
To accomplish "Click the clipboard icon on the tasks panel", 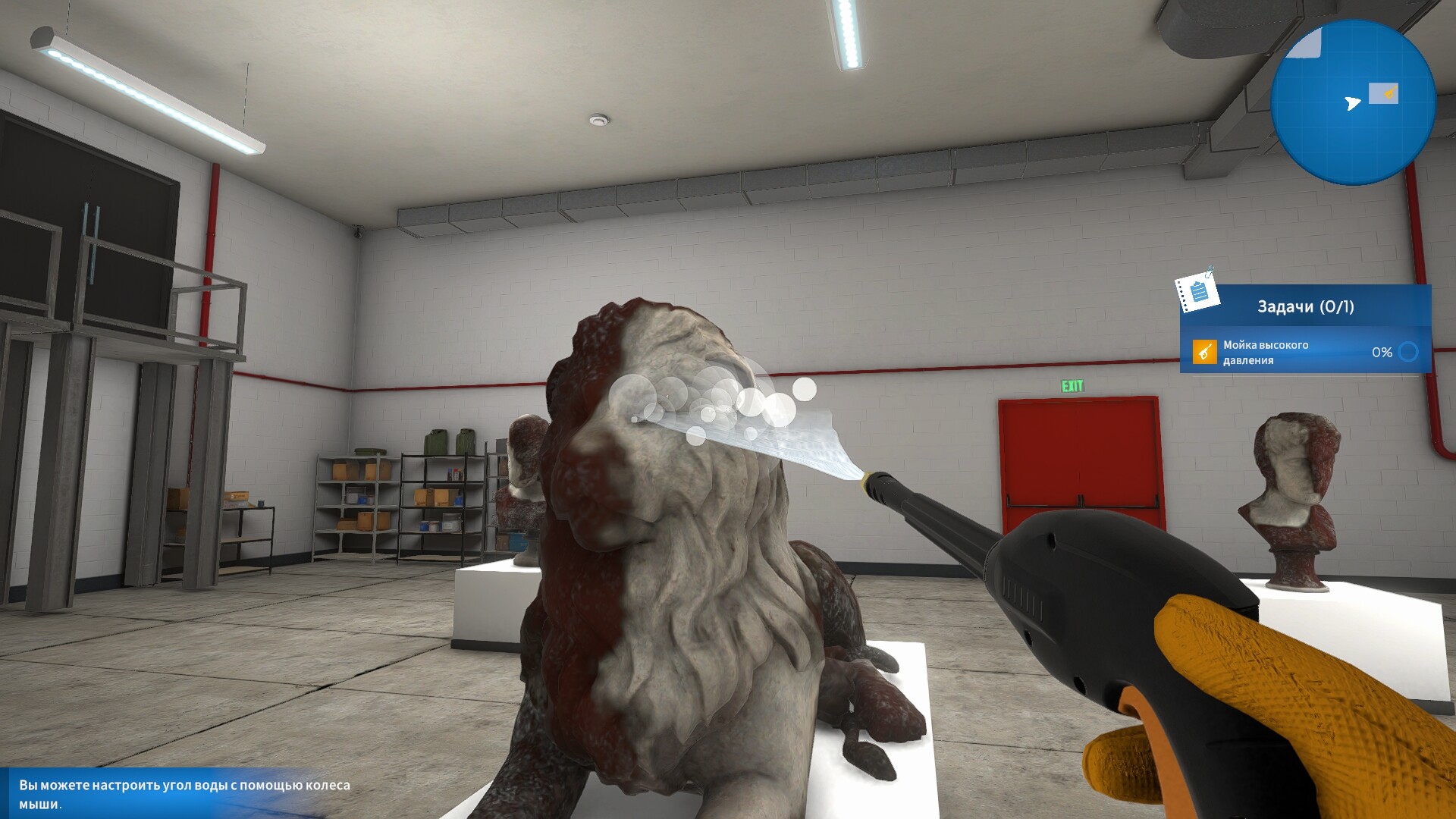I will [1199, 293].
